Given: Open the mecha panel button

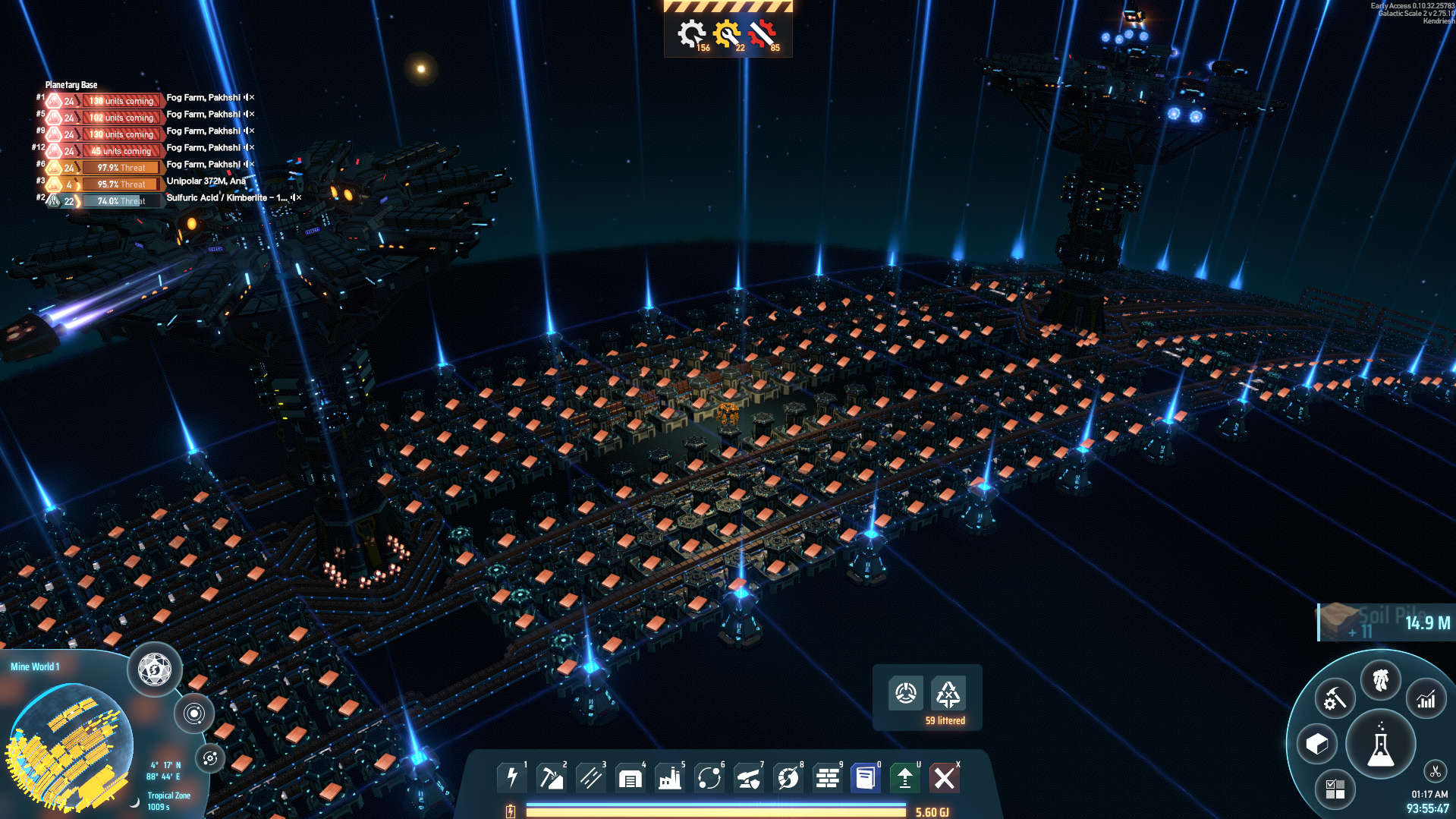Looking at the screenshot, I should (x=1380, y=679).
